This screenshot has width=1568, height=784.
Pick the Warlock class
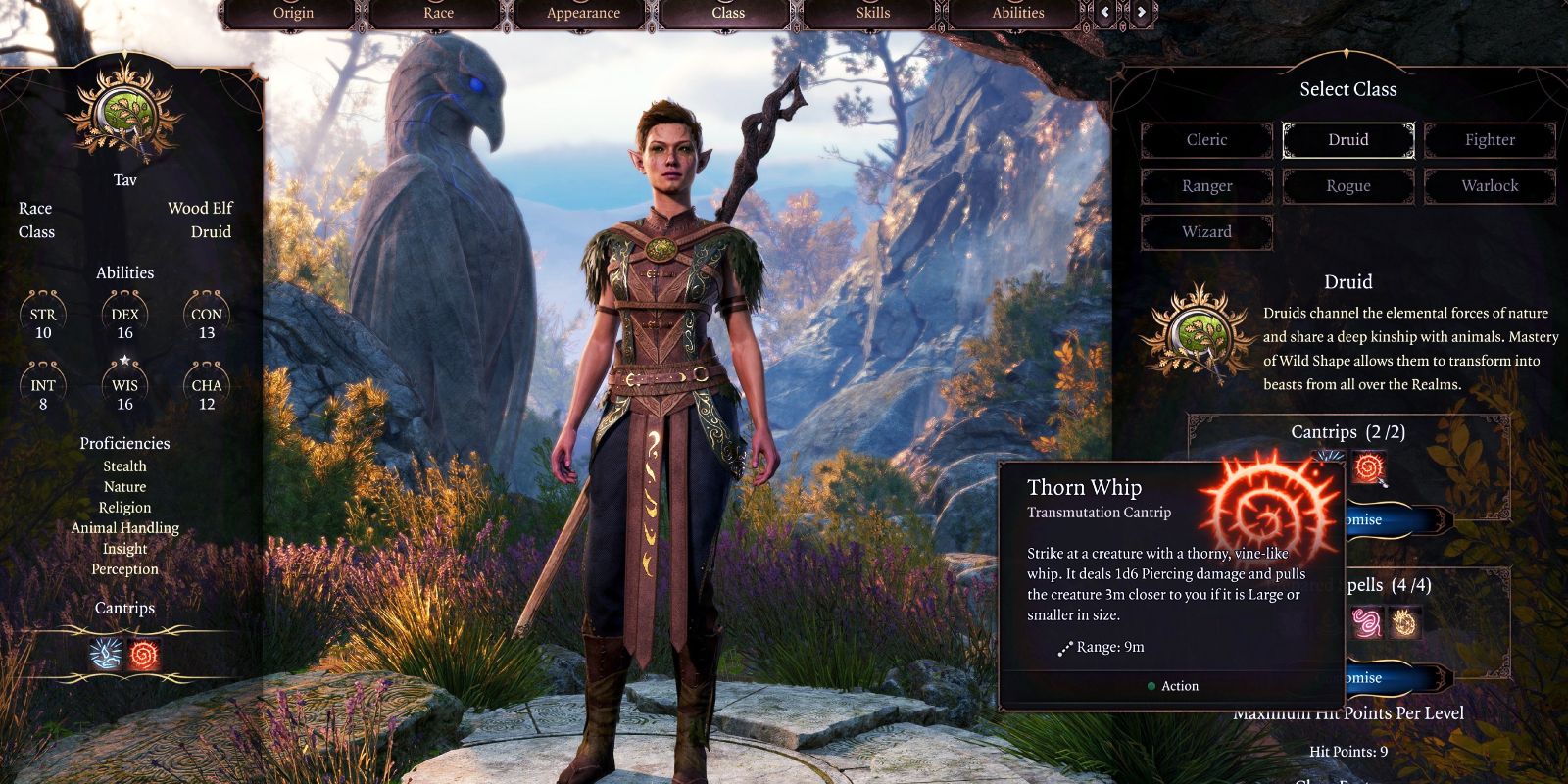[x=1490, y=186]
